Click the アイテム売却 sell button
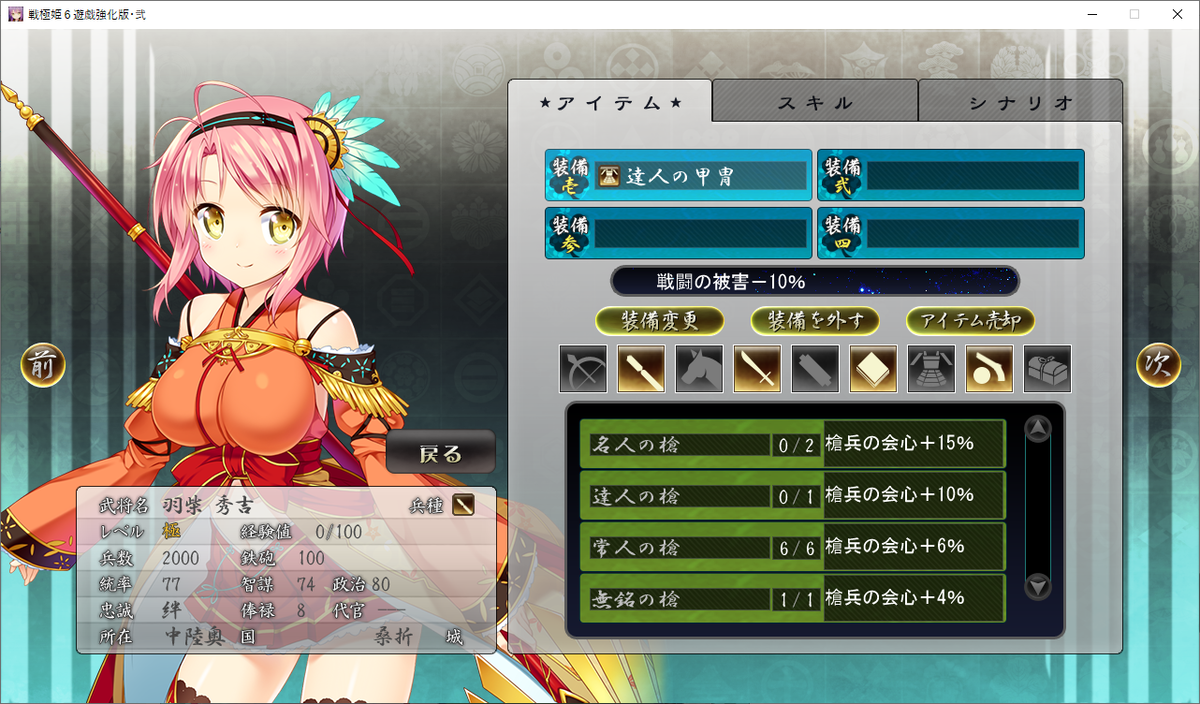 [970, 321]
